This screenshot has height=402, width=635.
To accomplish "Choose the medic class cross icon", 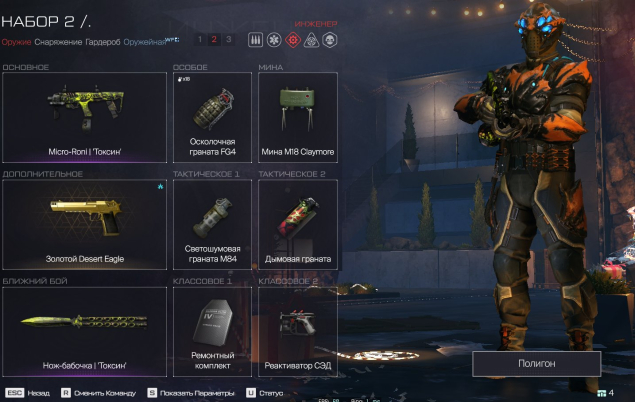I will pos(272,40).
